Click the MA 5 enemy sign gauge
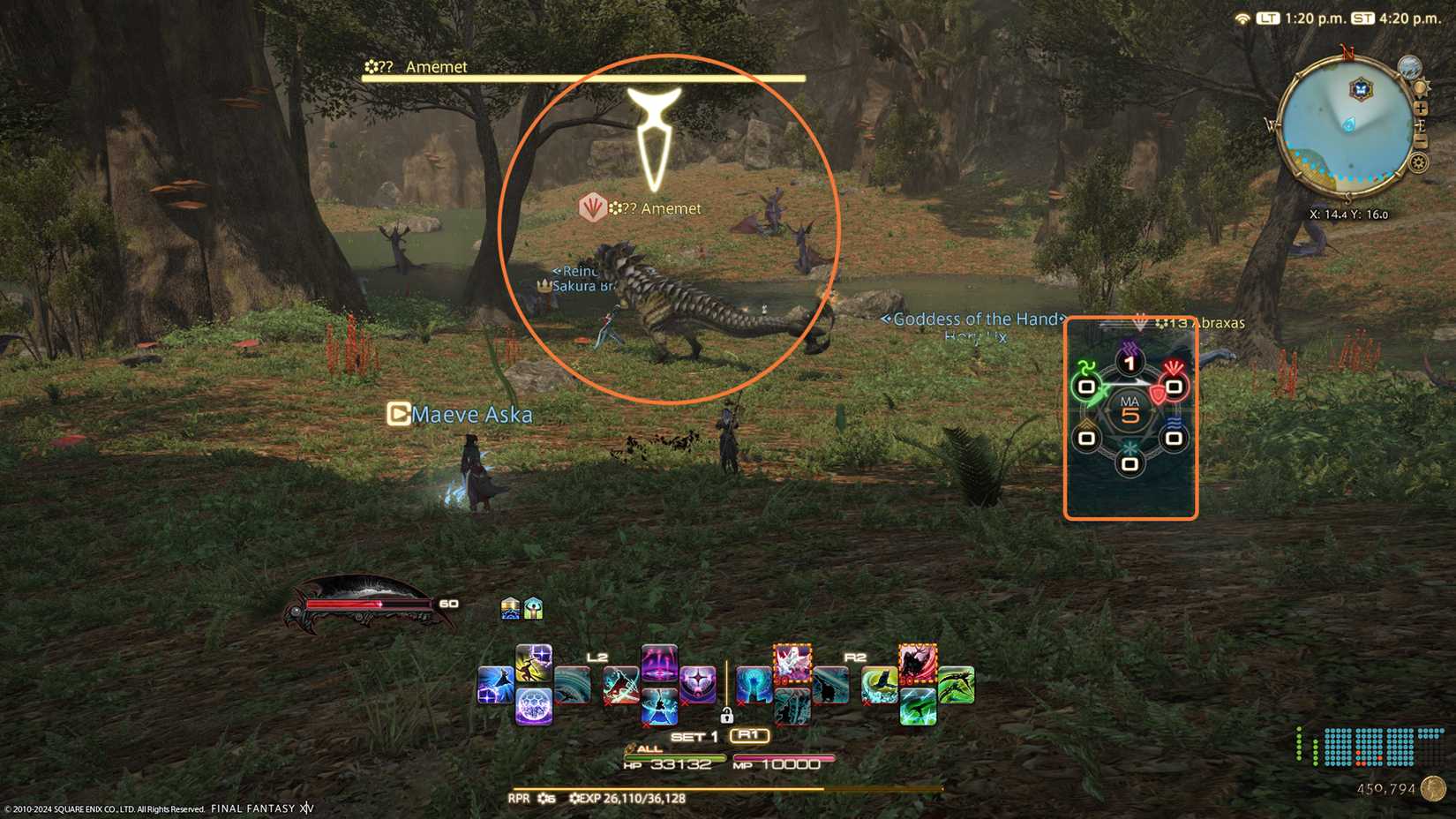Screen dimensions: 1456x819 click(1132, 409)
